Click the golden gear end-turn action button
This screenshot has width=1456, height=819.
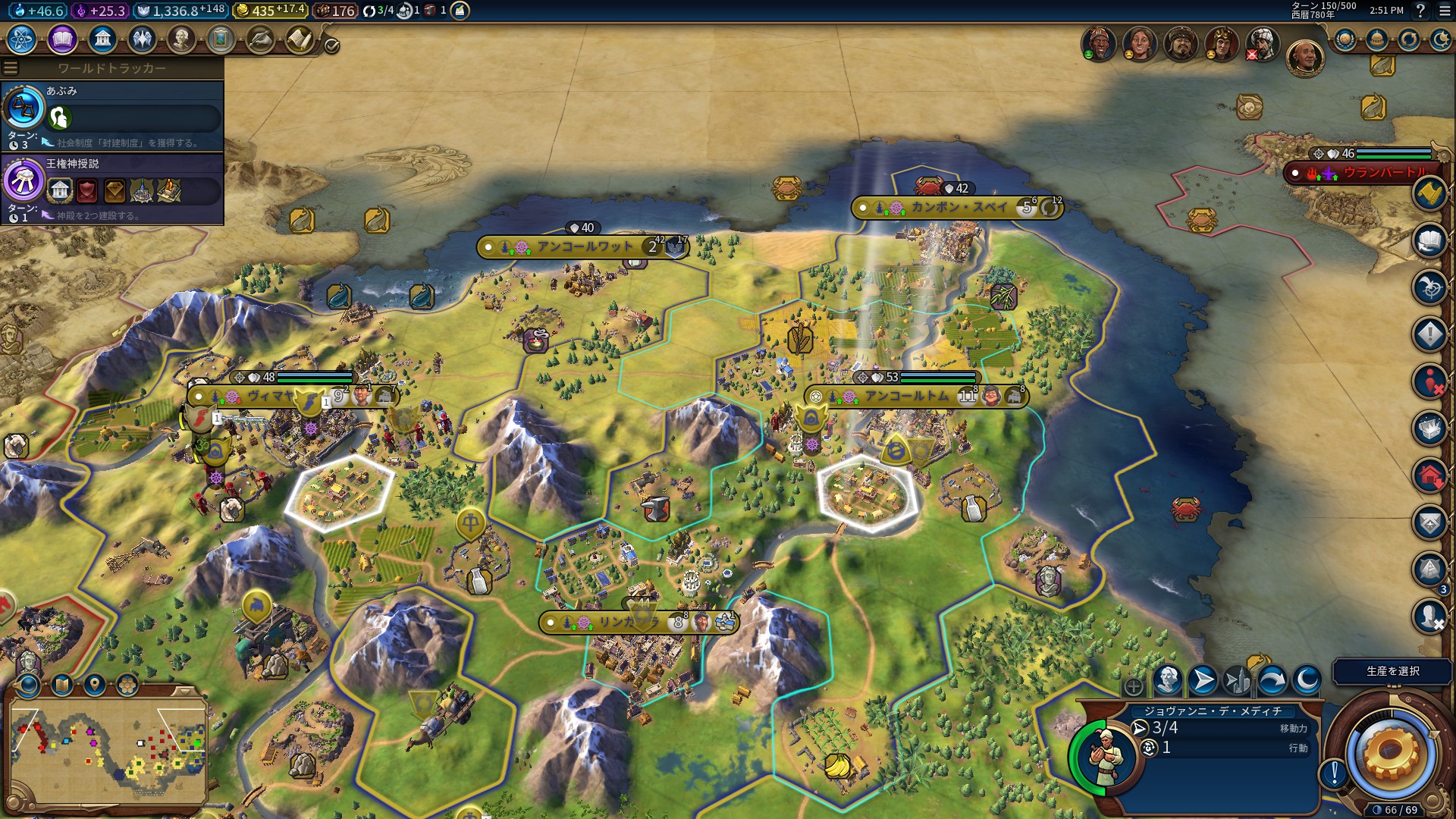pos(1390,752)
